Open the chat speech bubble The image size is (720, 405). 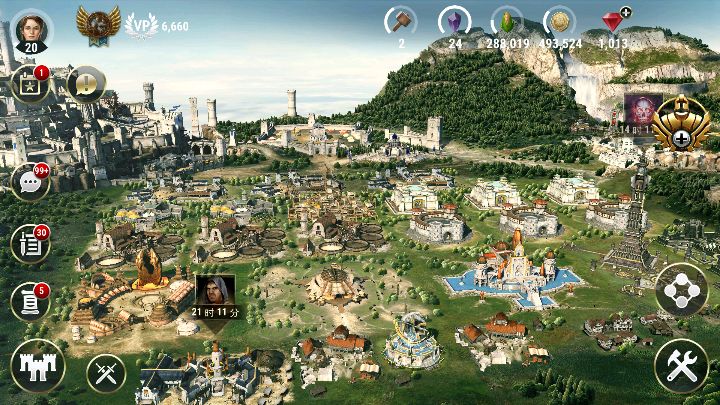[29, 182]
